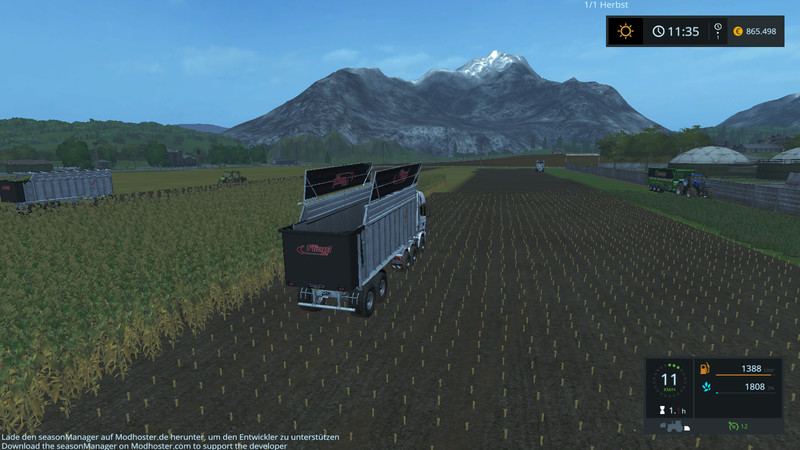Toggle the green cruise control icon

pos(732,427)
